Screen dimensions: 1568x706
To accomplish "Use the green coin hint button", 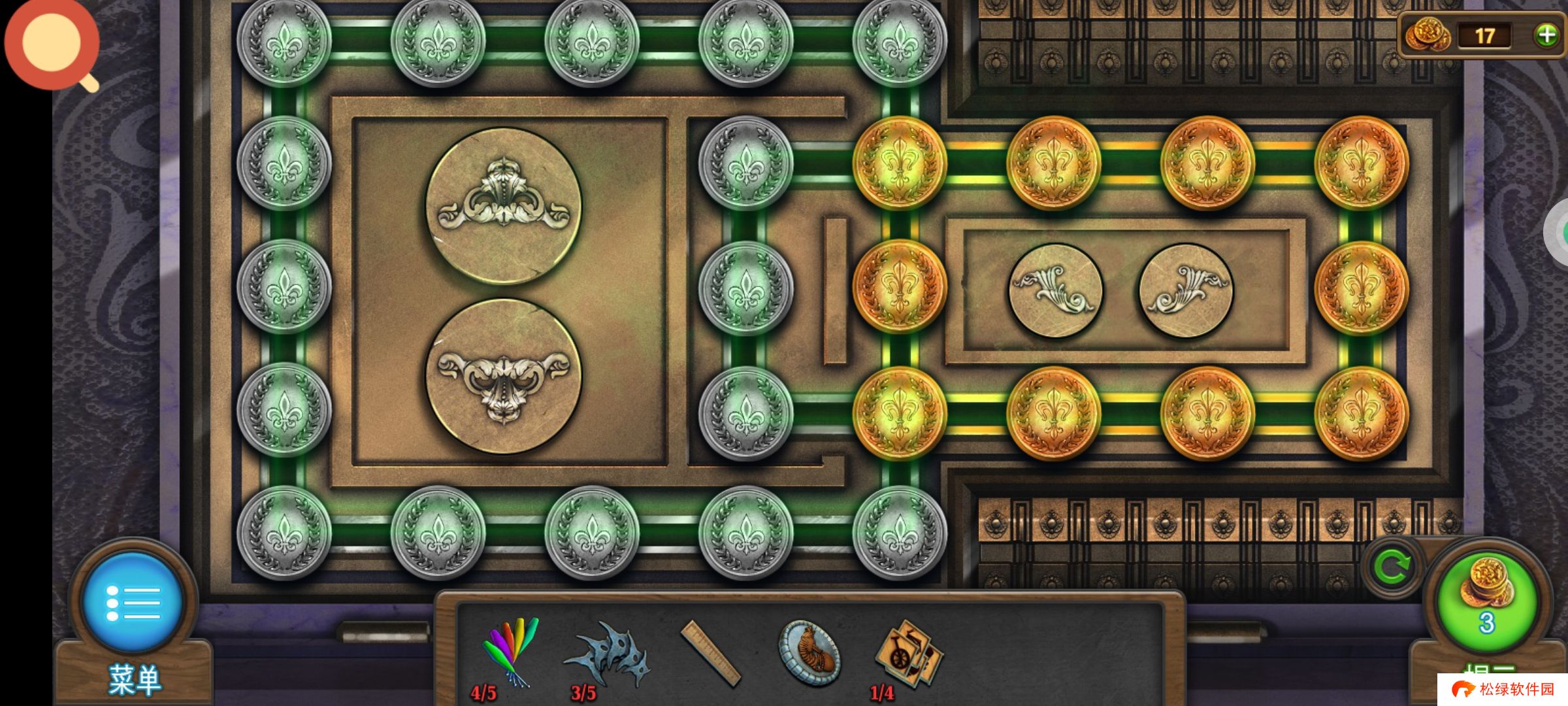I will click(1486, 600).
